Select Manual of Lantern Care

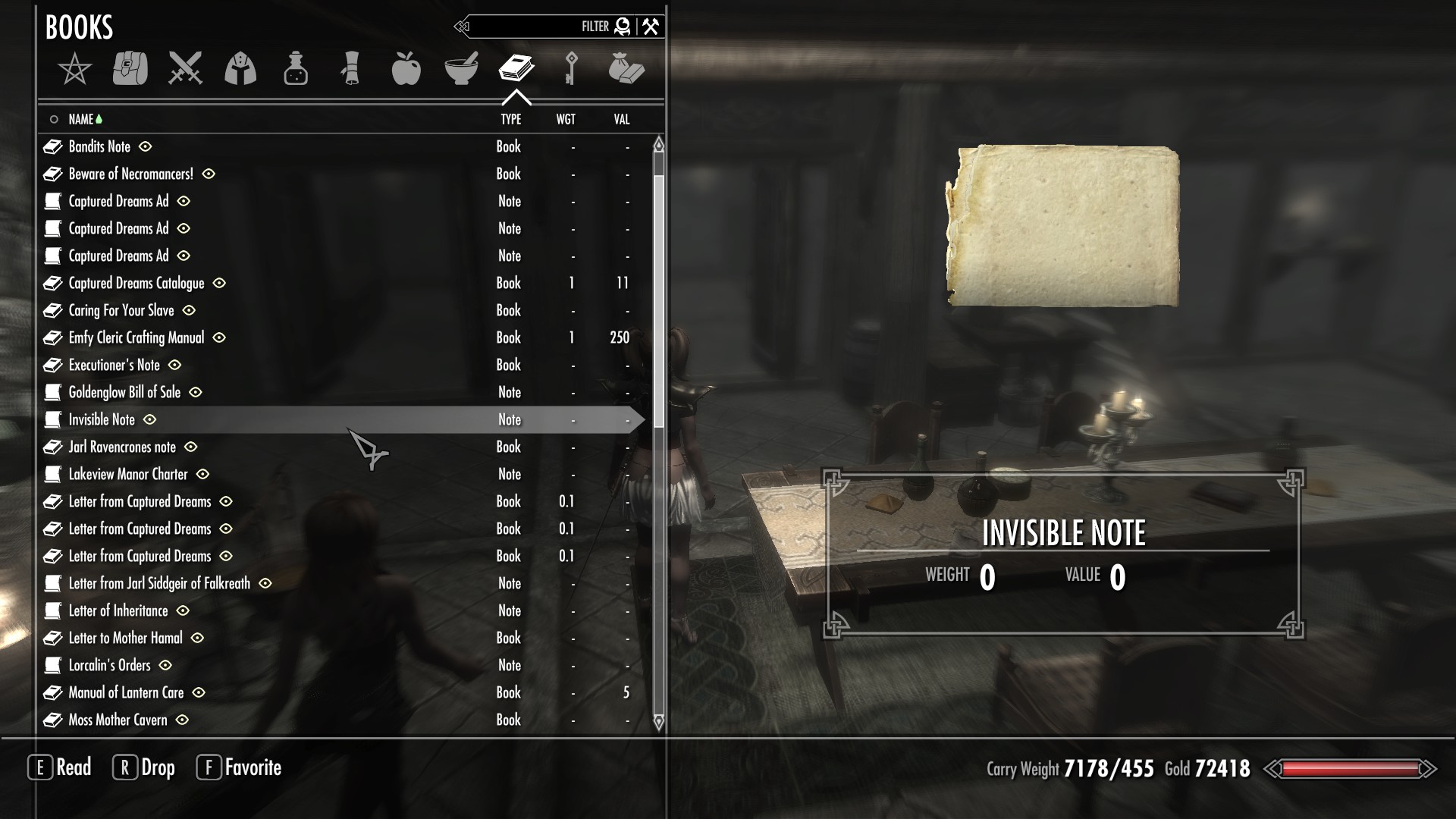(x=126, y=693)
